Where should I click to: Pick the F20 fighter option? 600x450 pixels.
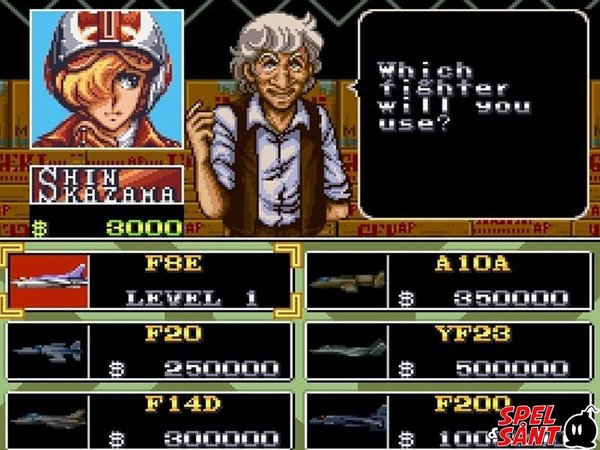[x=152, y=350]
